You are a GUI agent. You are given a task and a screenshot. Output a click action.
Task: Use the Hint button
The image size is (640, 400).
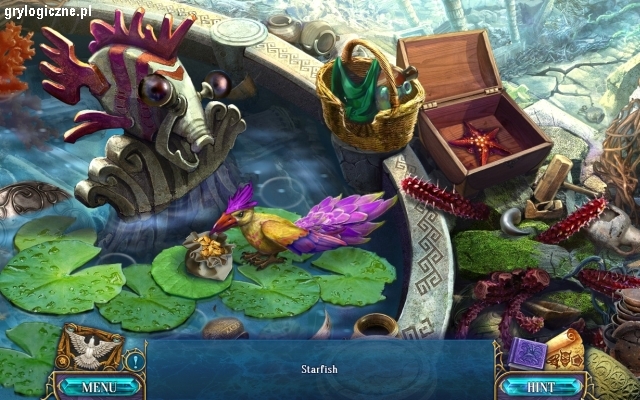click(540, 386)
